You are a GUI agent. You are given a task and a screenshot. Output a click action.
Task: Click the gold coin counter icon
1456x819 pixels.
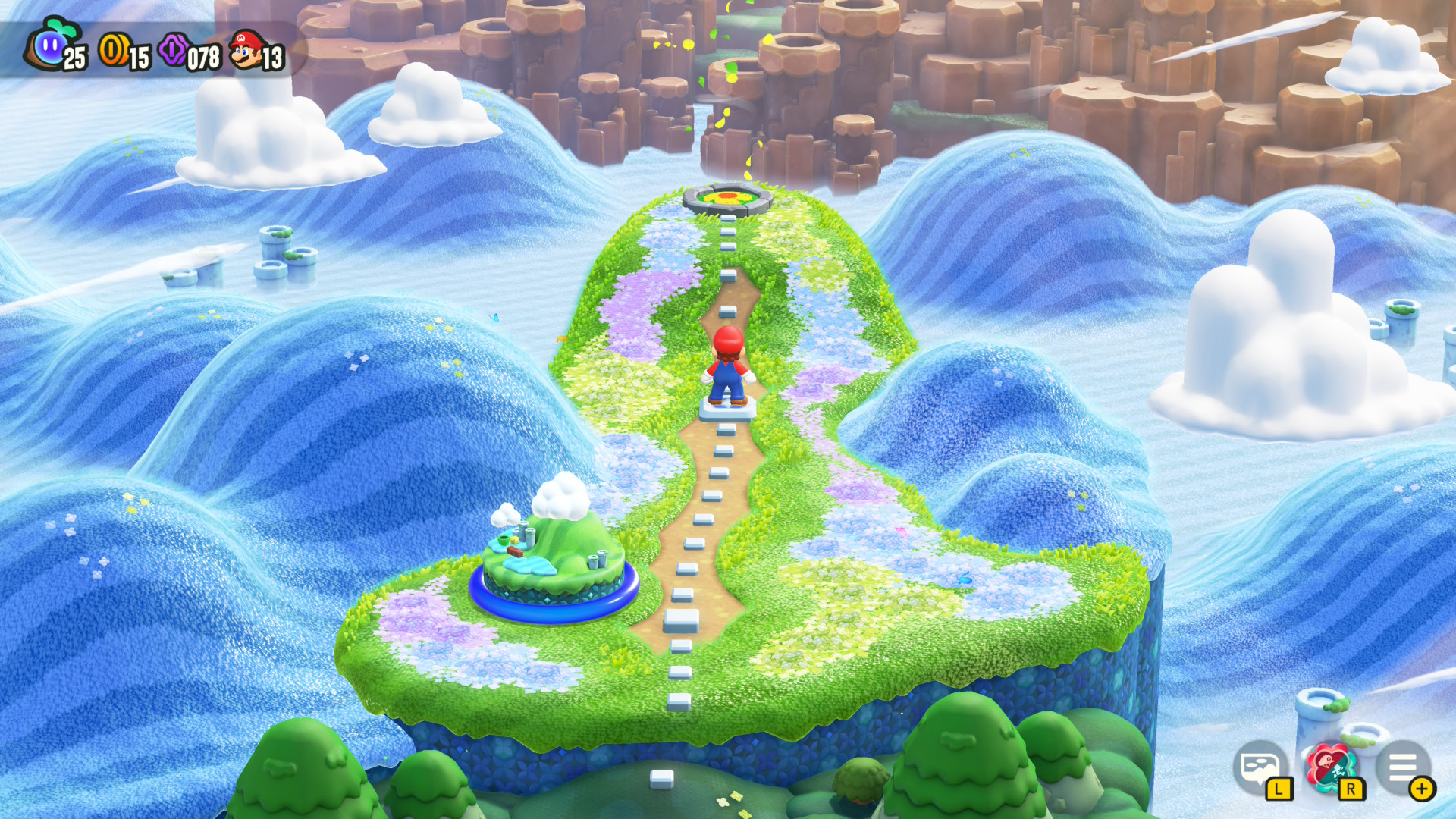[x=112, y=49]
